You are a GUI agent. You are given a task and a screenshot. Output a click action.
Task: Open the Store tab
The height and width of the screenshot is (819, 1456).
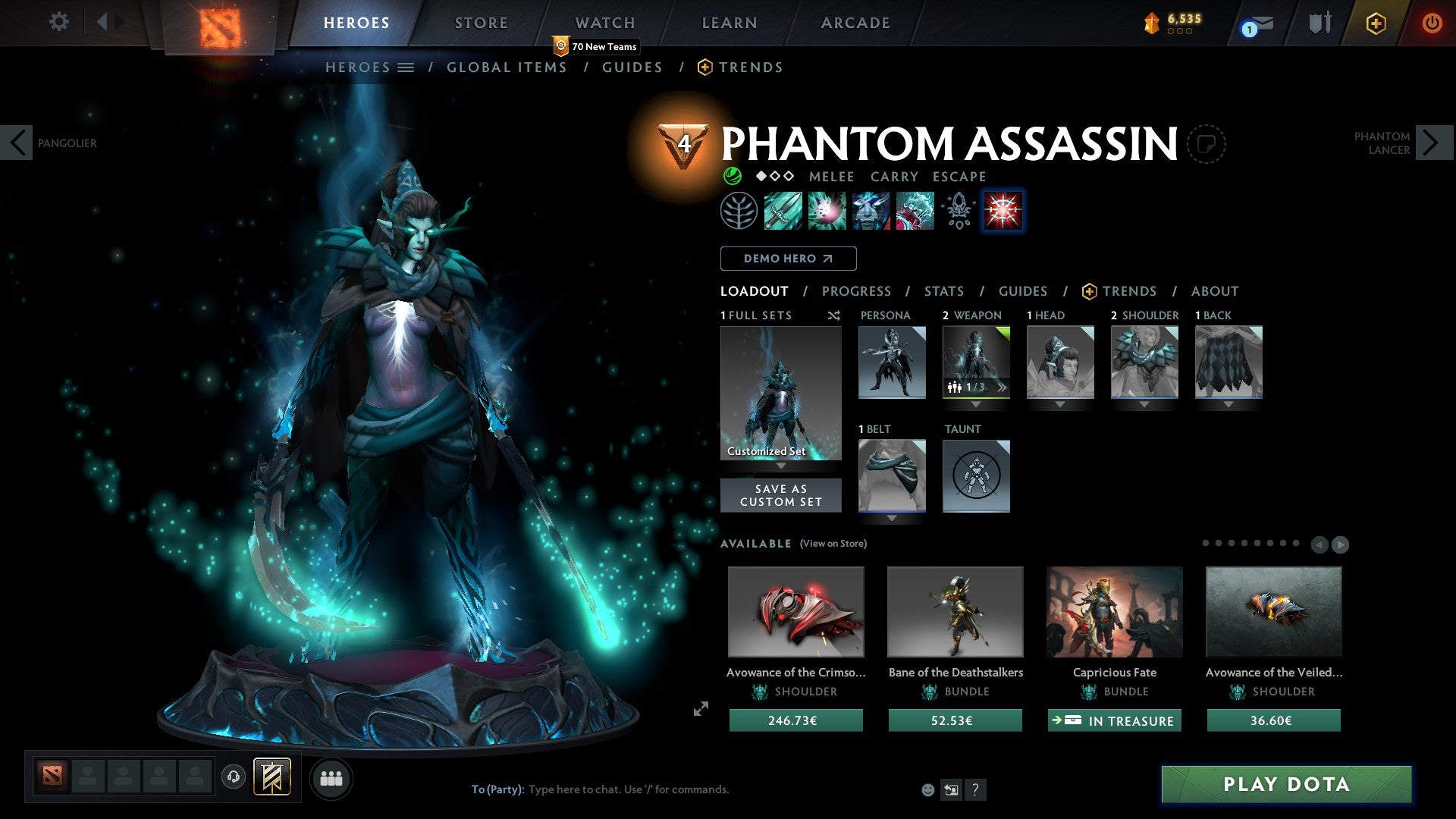[x=481, y=23]
